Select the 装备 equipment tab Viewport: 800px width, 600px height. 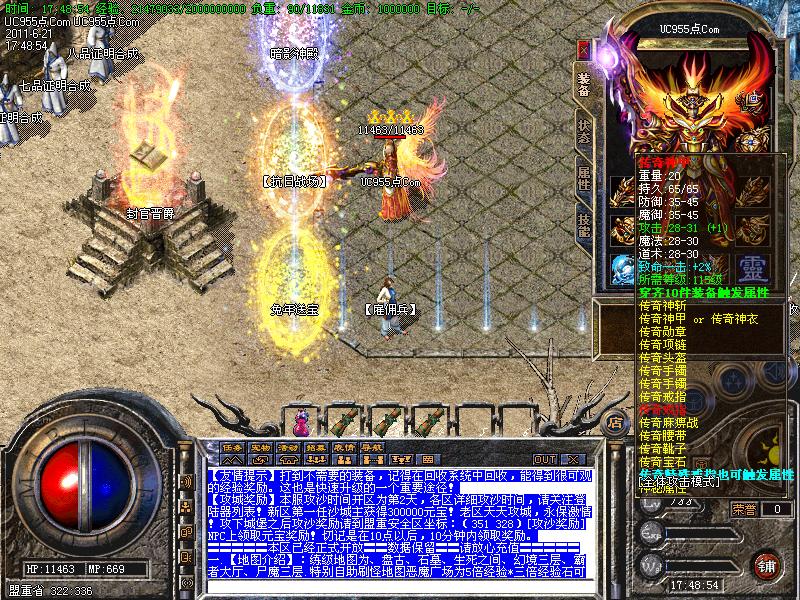(584, 85)
